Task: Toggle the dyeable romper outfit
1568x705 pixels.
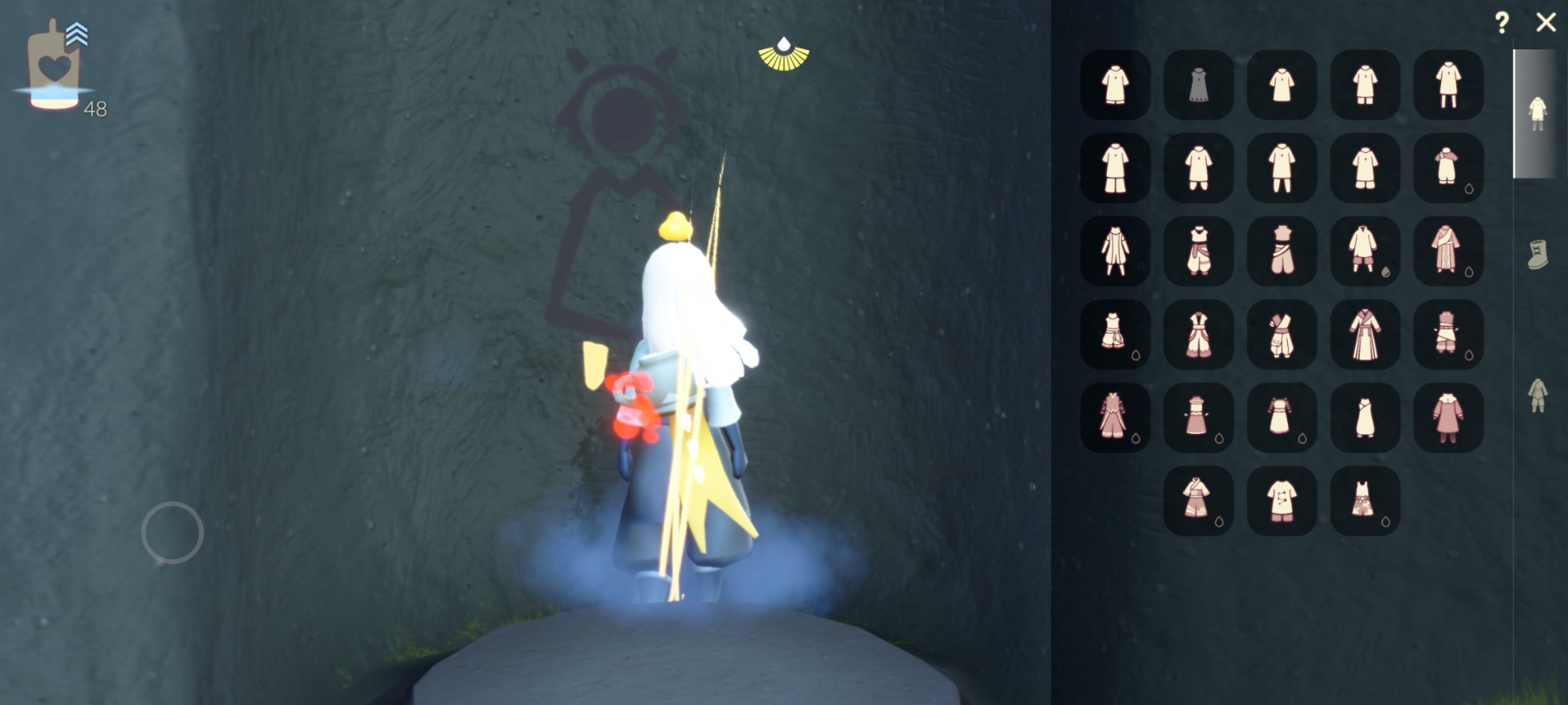Action: [x=1450, y=169]
